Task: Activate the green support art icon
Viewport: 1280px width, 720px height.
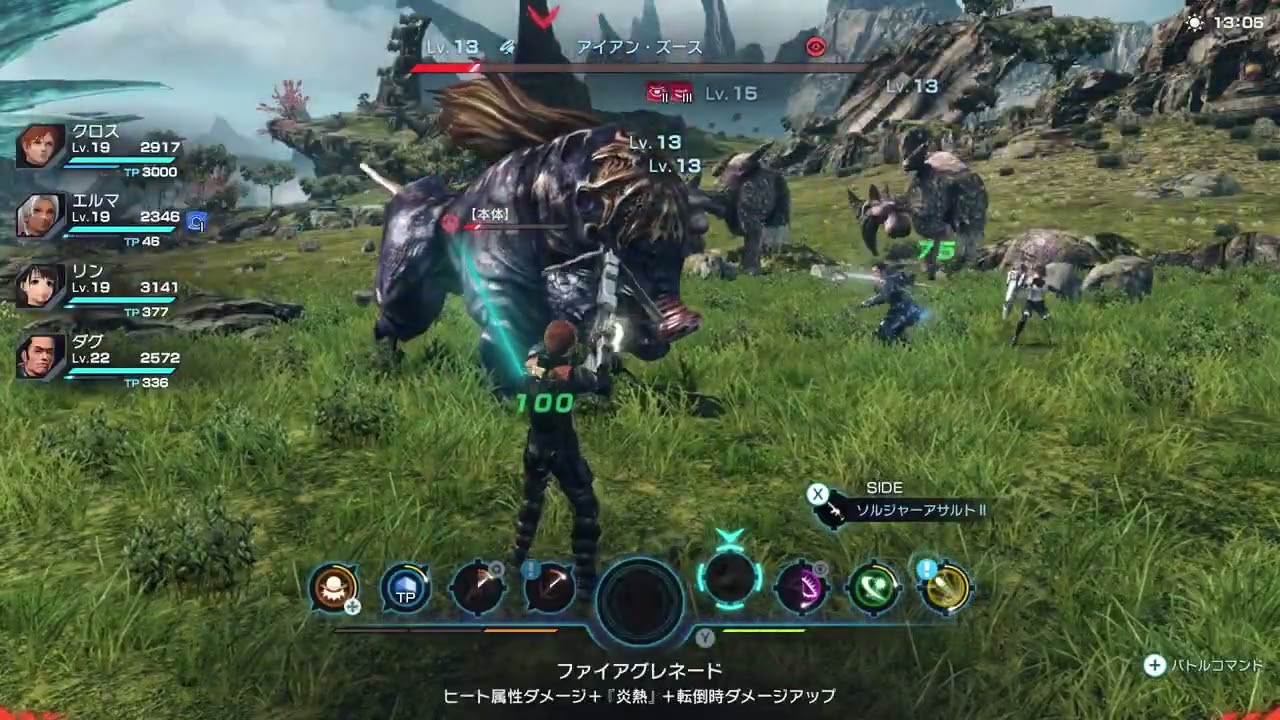Action: (x=874, y=588)
